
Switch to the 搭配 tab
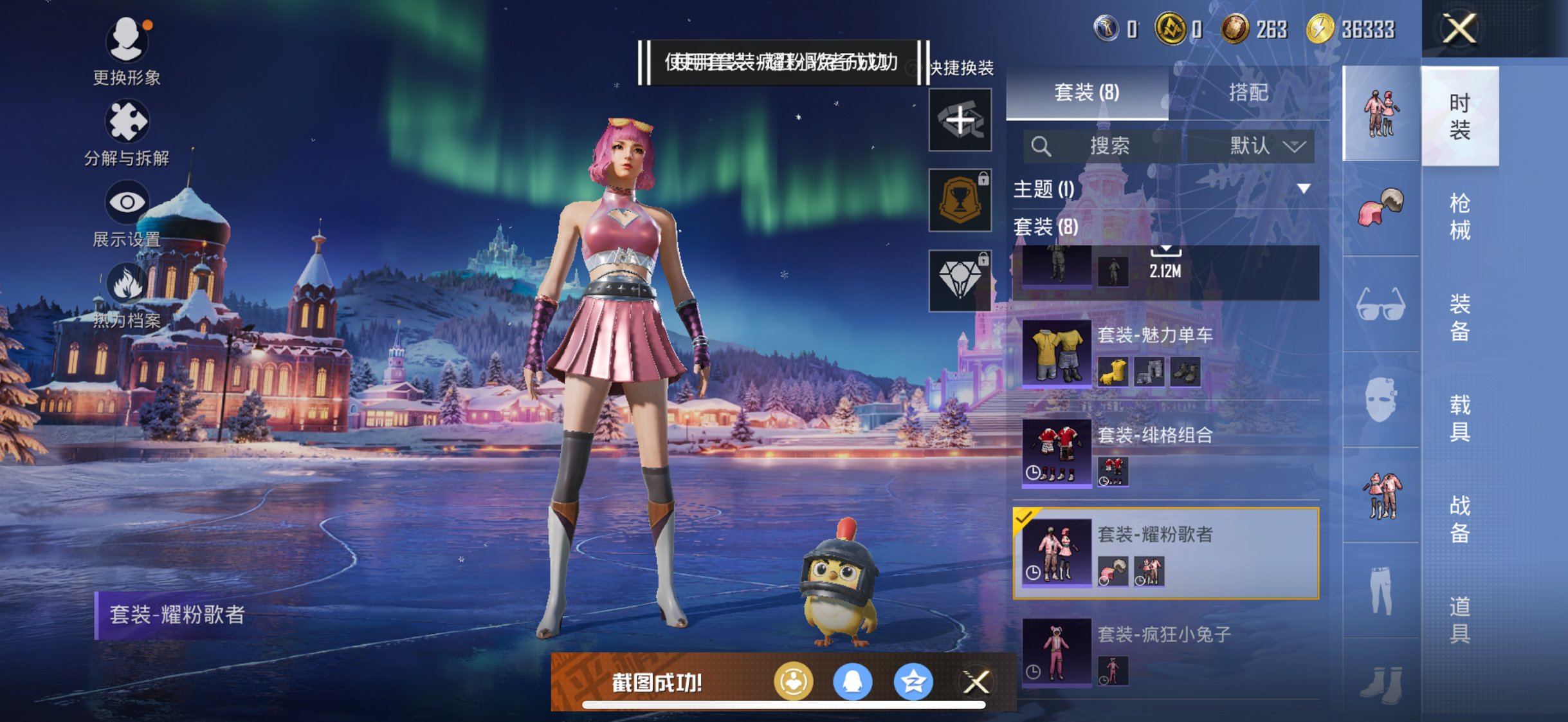click(1248, 93)
